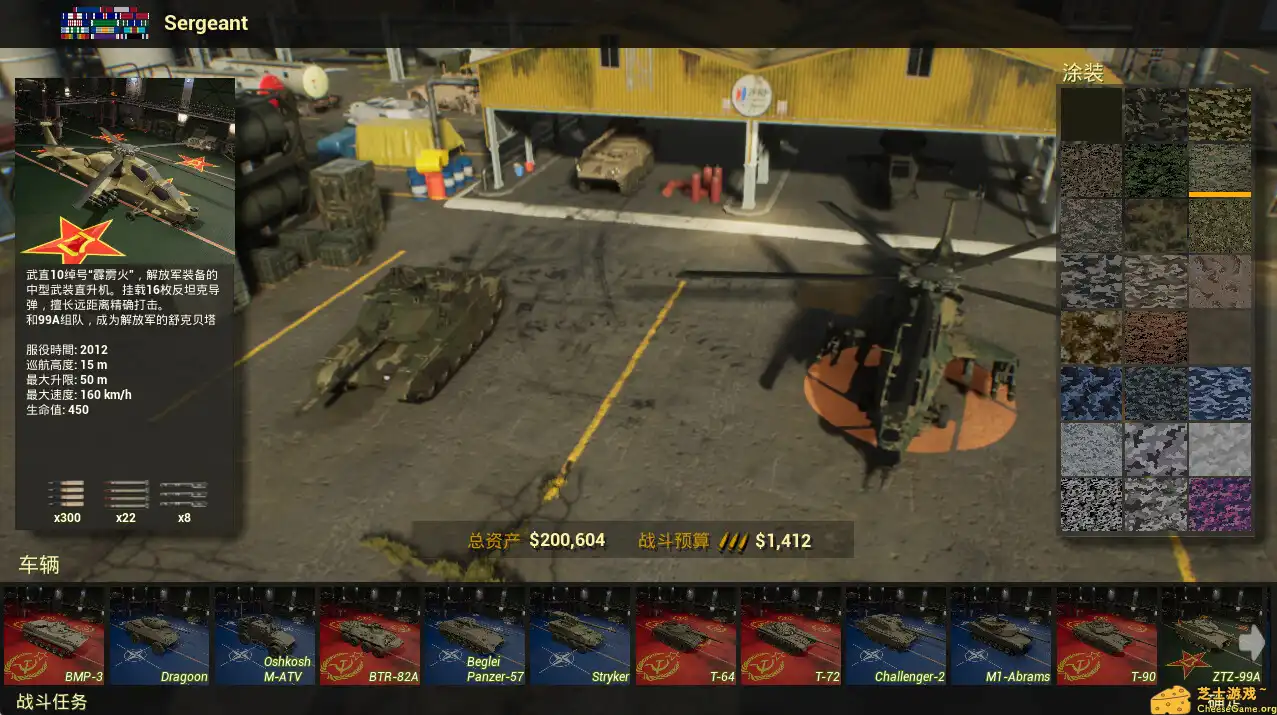Select the BTR-82A vehicle
The width and height of the screenshot is (1277, 715).
coord(370,636)
